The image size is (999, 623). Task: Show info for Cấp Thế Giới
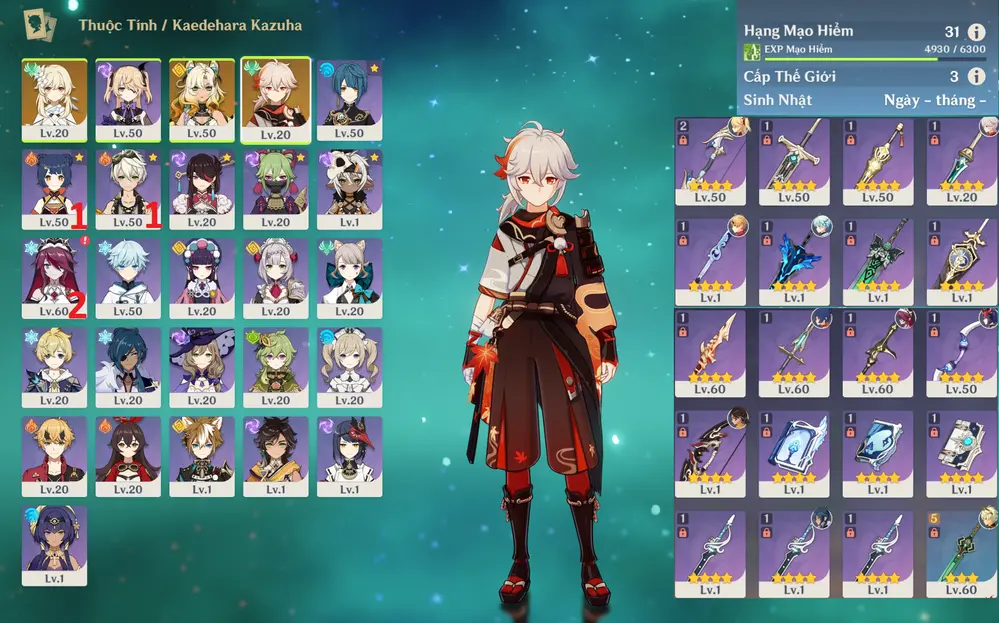click(x=976, y=77)
